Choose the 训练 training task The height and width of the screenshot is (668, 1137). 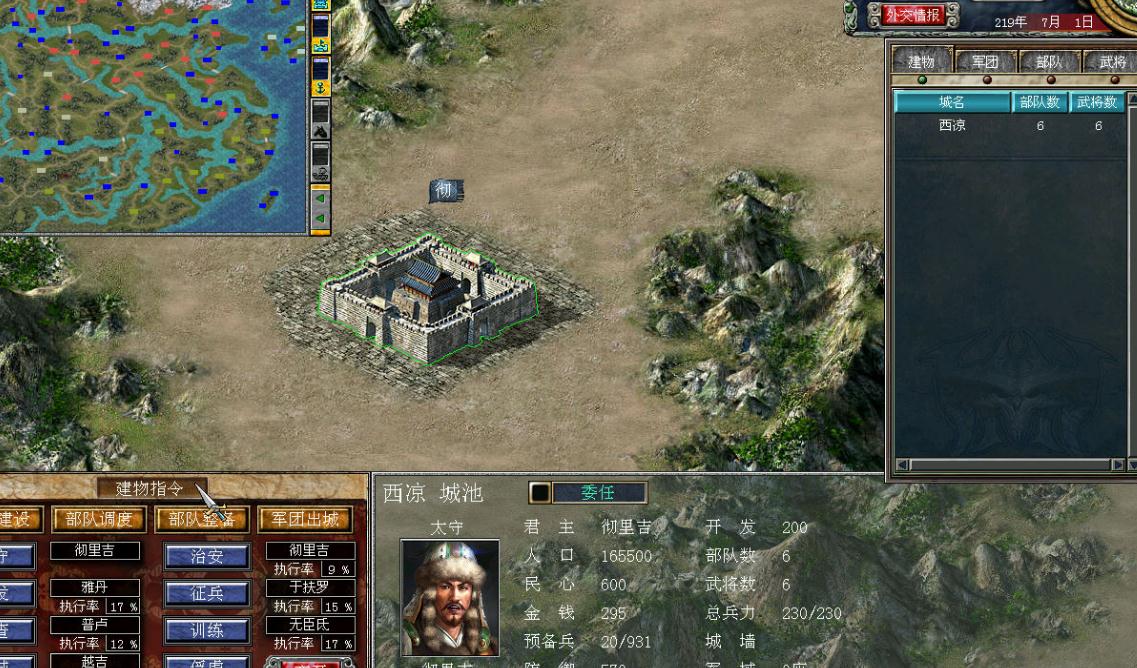click(206, 631)
